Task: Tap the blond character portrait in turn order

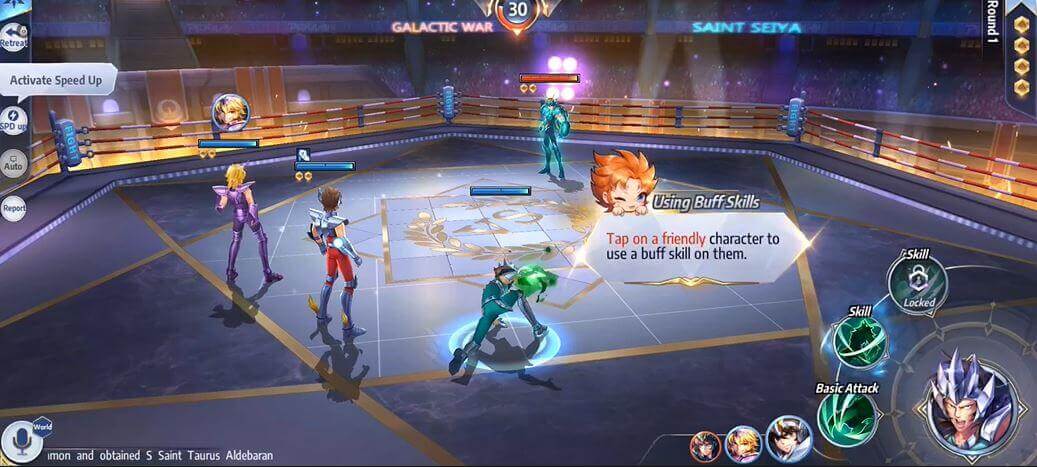Action: pos(743,442)
